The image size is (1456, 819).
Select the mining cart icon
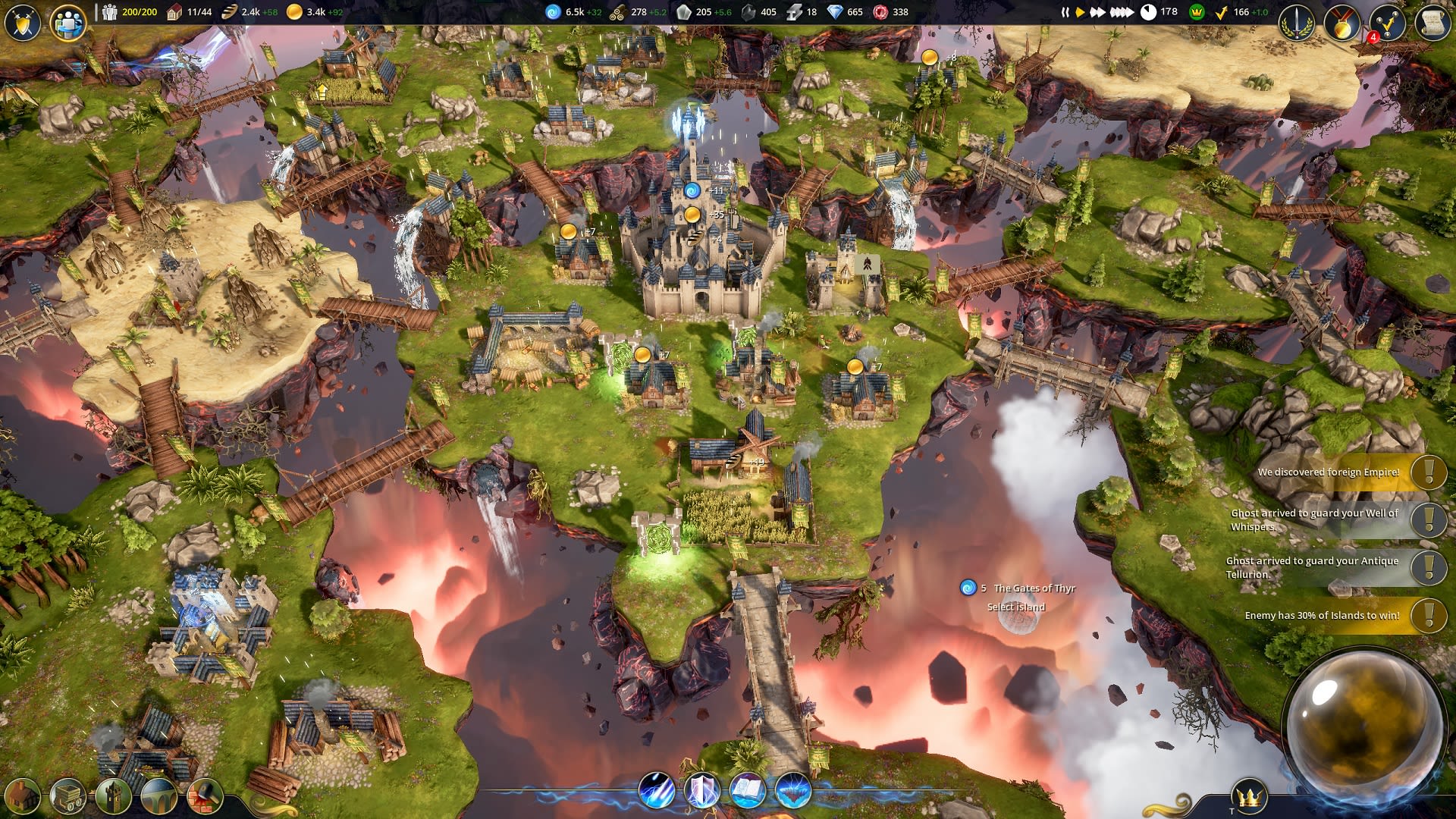point(68,795)
